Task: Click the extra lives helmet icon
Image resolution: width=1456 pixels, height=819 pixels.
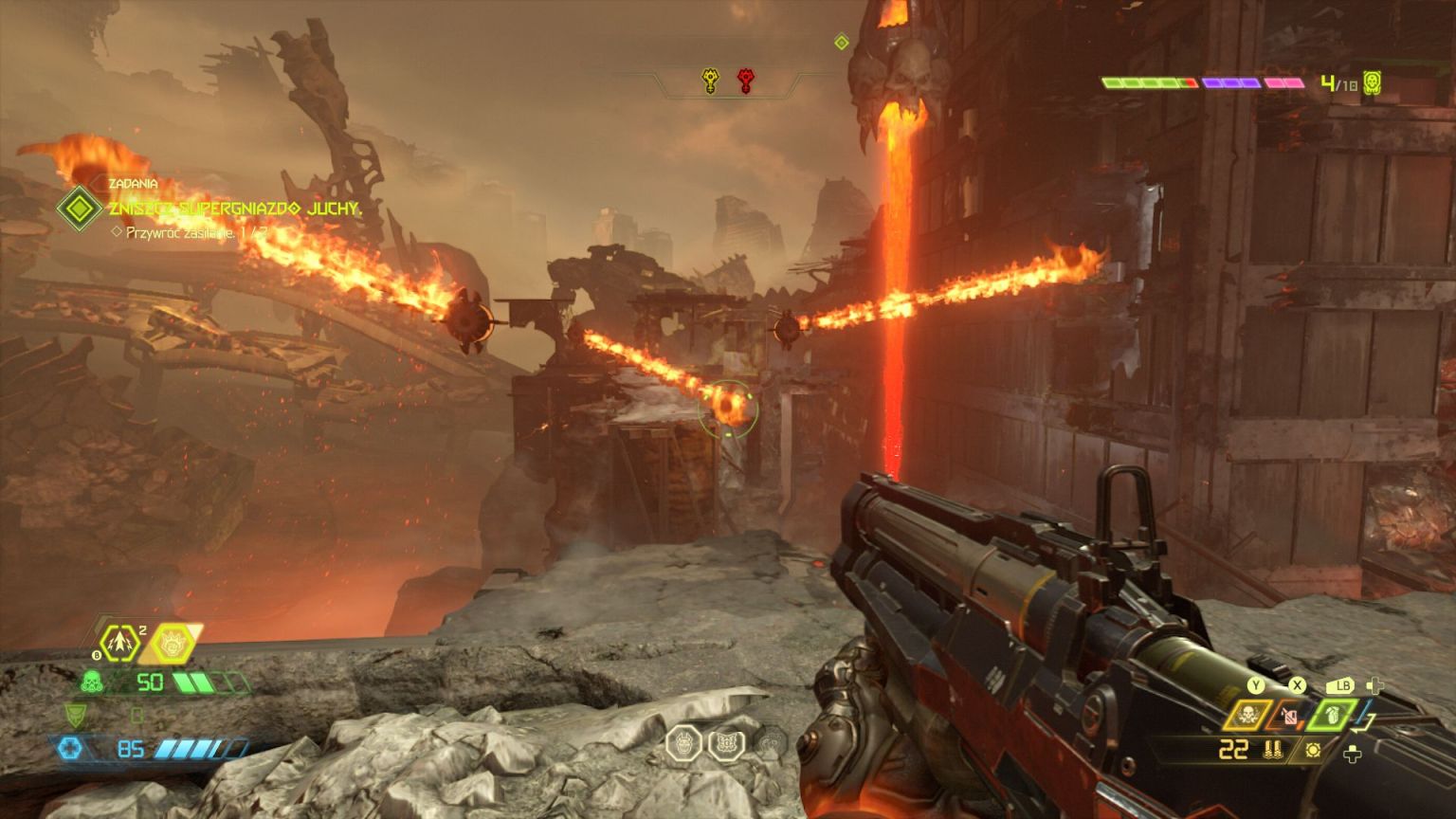Action: (x=1372, y=83)
